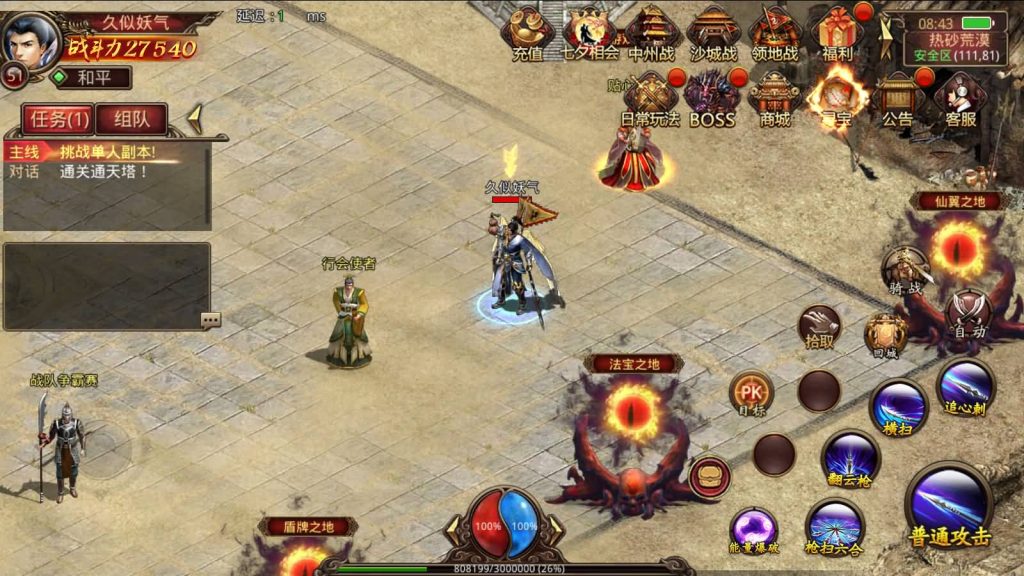Select the 挑战单人副本 main quest entry
Screen dimensions: 1024x576
coord(106,152)
